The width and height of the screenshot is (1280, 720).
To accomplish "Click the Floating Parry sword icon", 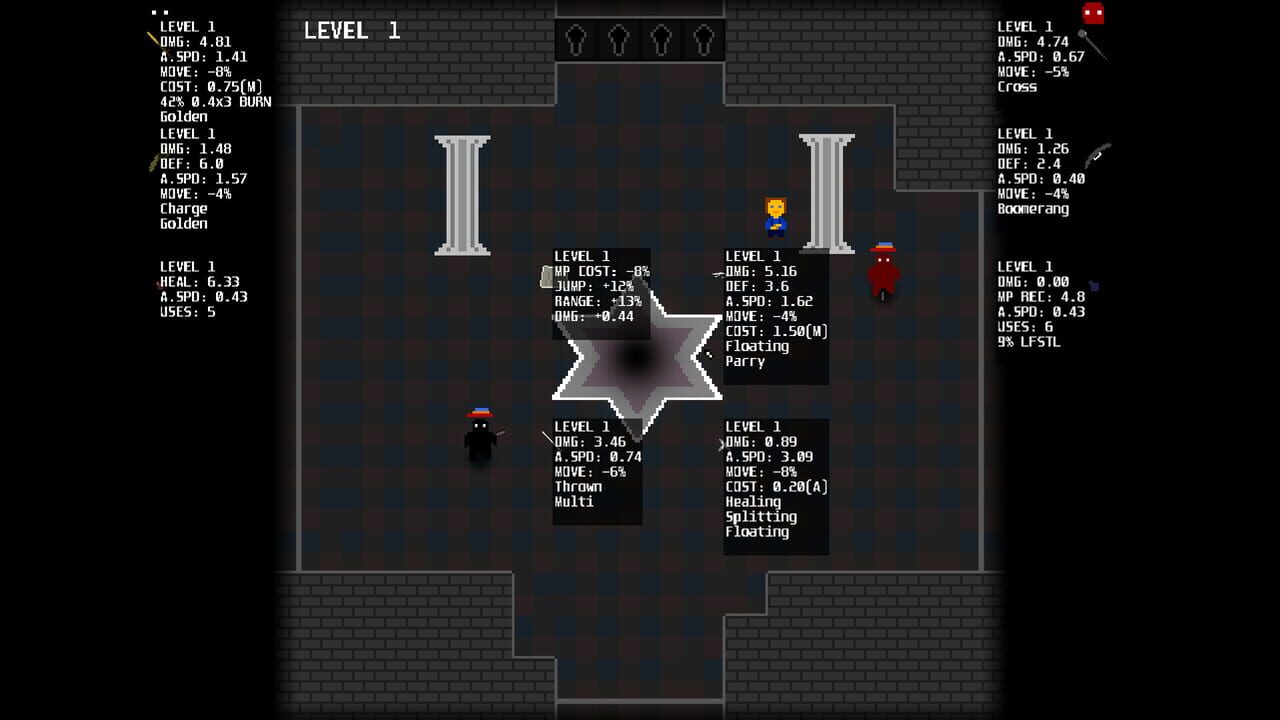I will point(716,275).
